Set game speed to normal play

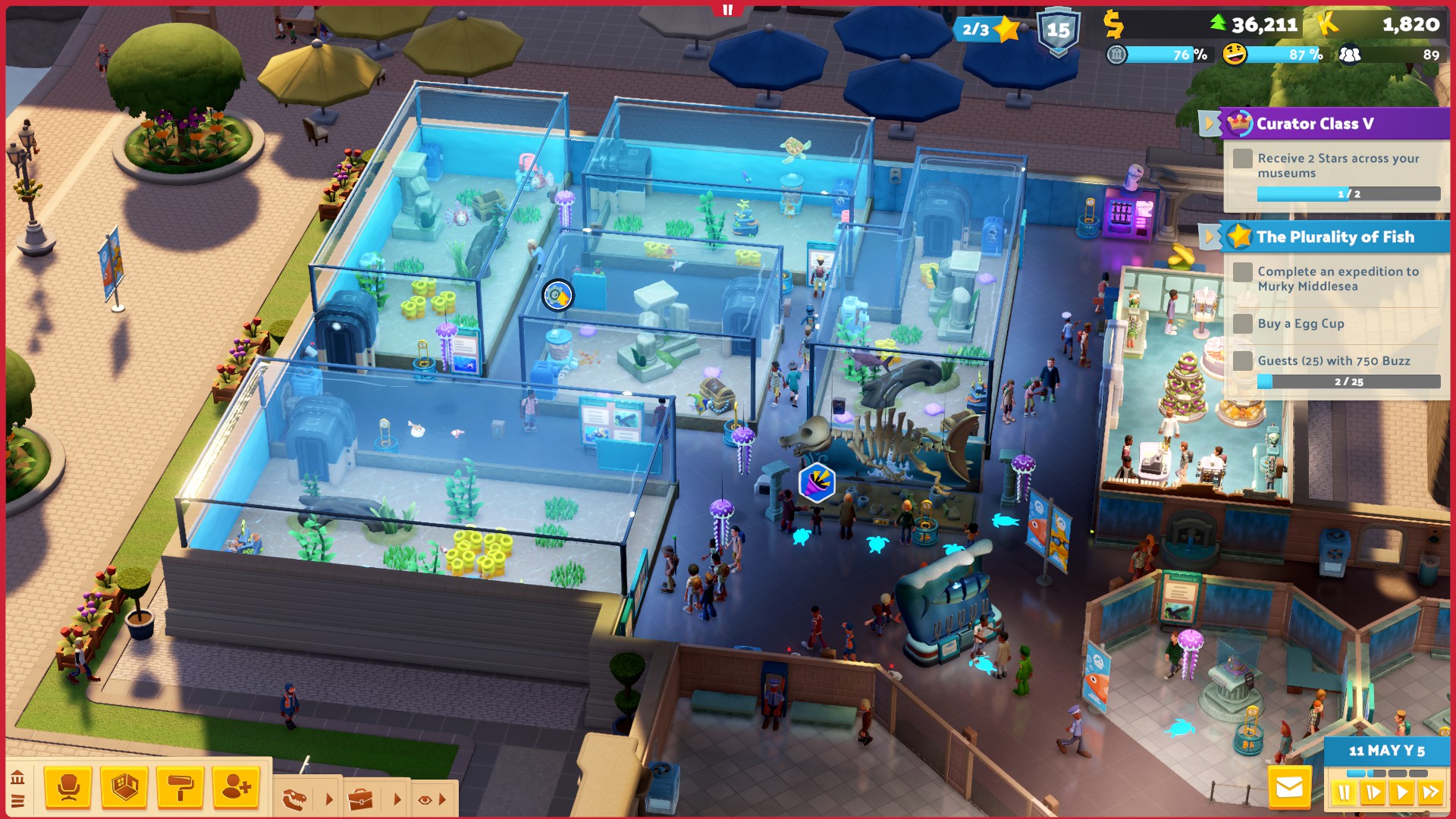(1401, 793)
